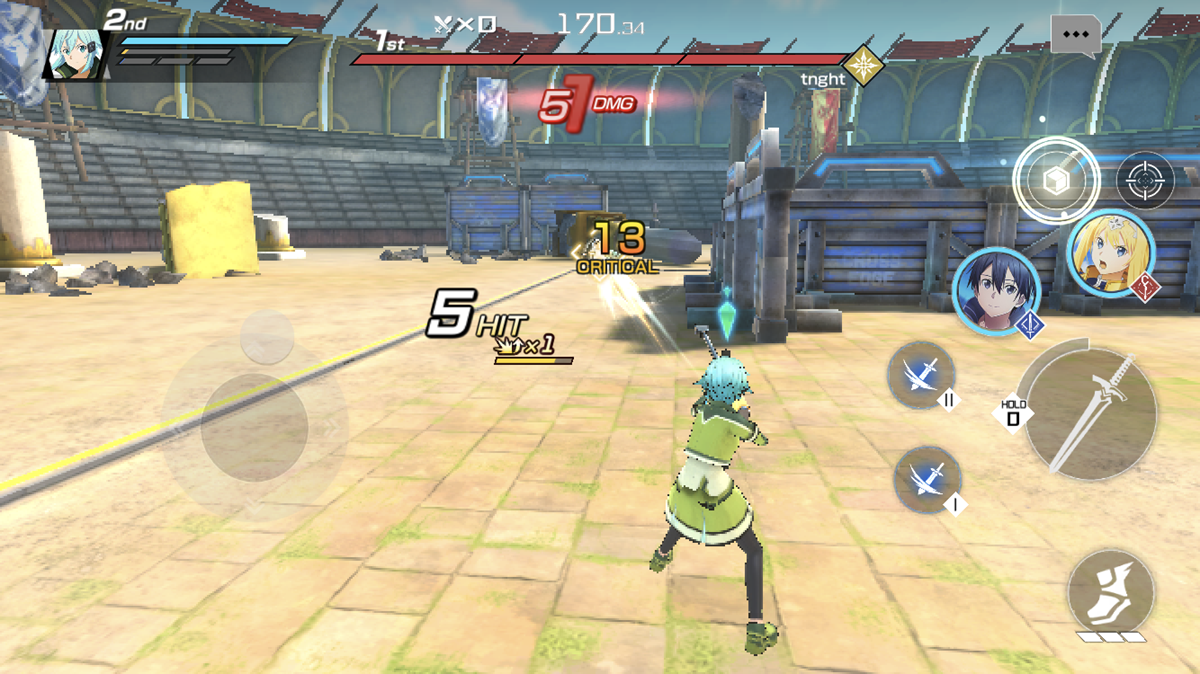The height and width of the screenshot is (674, 1200).
Task: Activate sword skill I
Action: click(927, 480)
